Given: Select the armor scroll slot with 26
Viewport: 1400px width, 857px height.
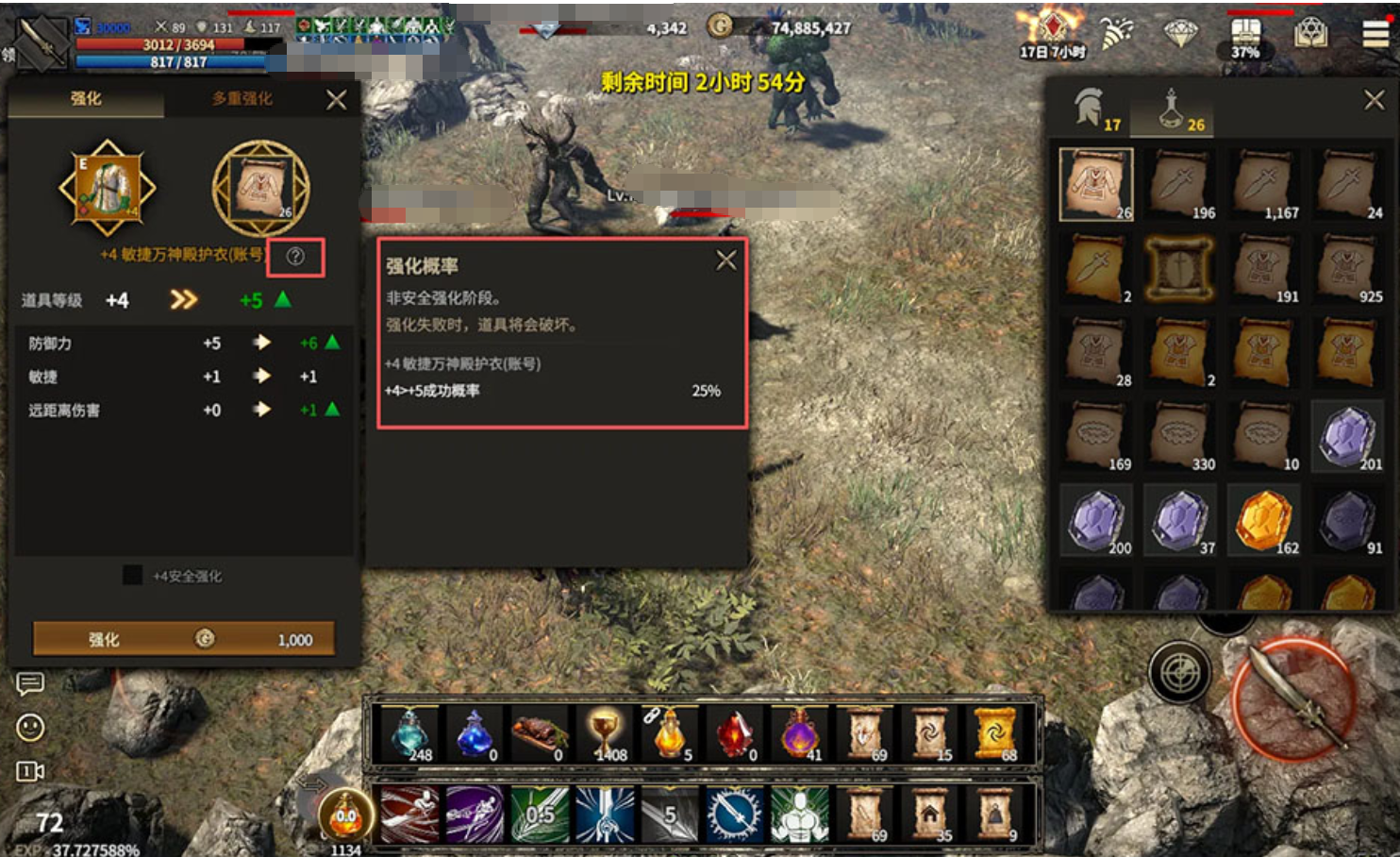Looking at the screenshot, I should pyautogui.click(x=1096, y=184).
